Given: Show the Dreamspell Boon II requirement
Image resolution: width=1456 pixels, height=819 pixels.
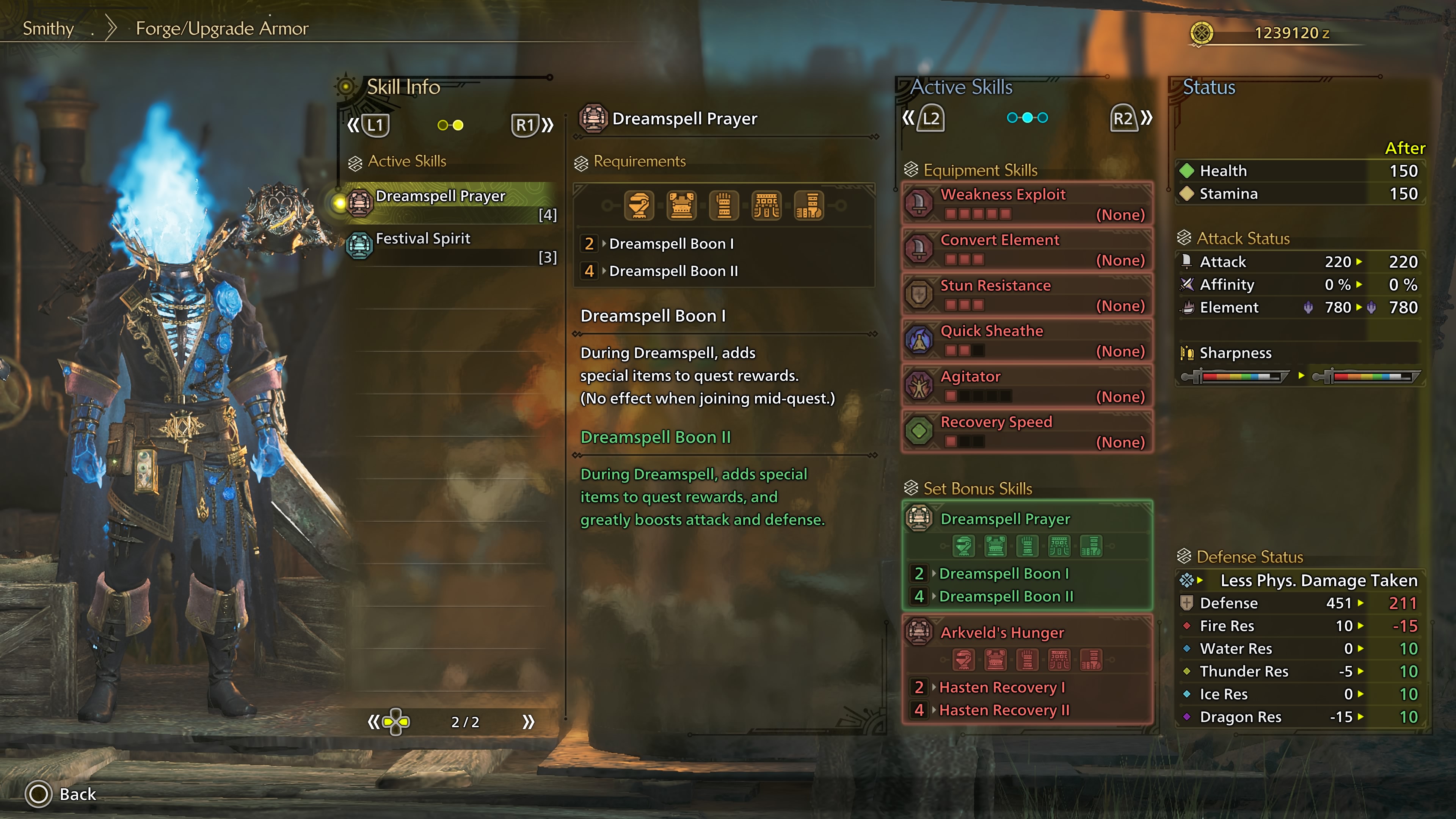Looking at the screenshot, I should click(x=673, y=271).
